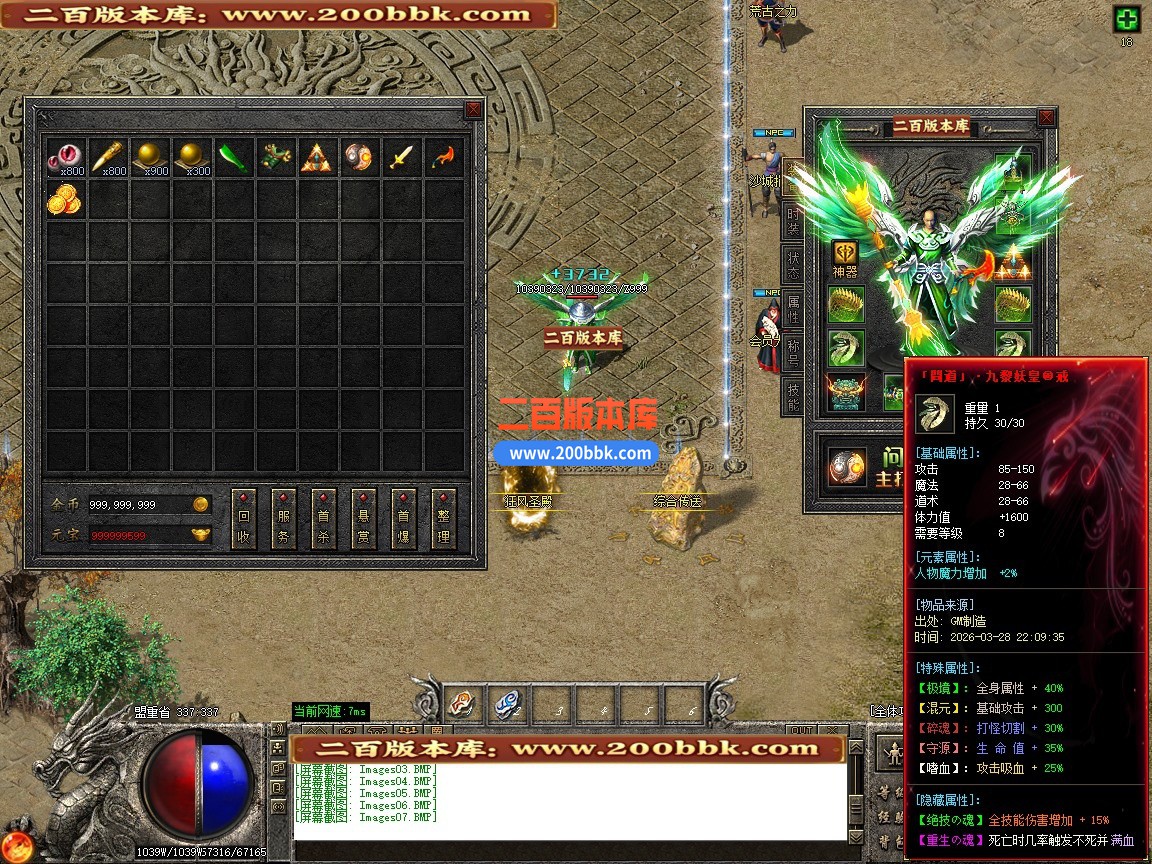Select the green jade blade item
1152x864 pixels.
(233, 158)
